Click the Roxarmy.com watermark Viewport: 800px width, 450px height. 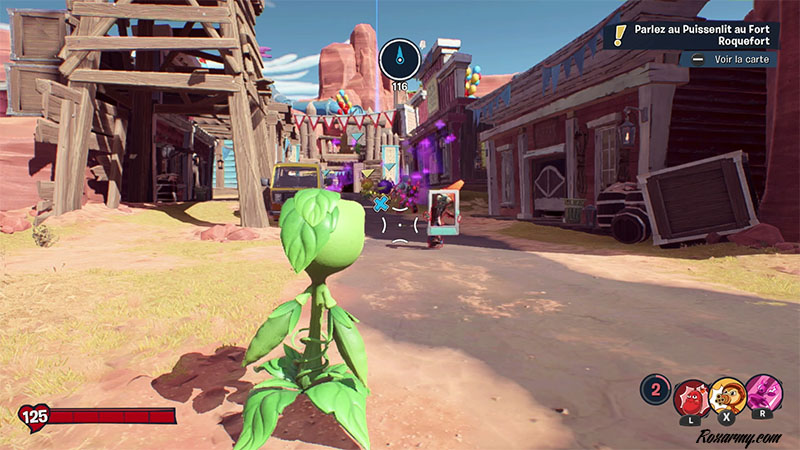click(x=739, y=436)
